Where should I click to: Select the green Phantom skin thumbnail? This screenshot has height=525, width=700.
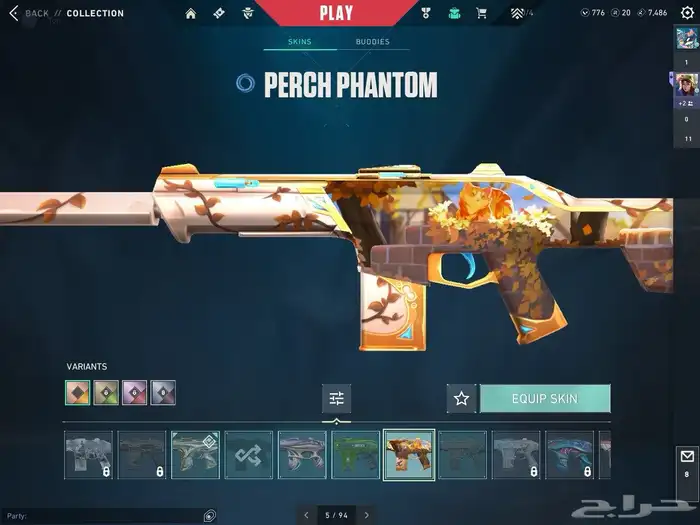(356, 455)
